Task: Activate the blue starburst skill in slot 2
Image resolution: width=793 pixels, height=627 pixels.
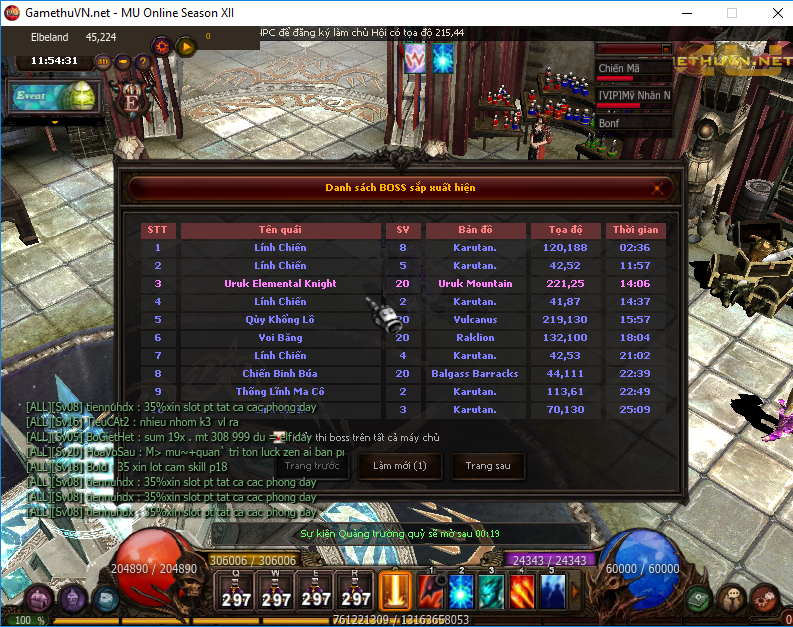Action: pyautogui.click(x=461, y=591)
